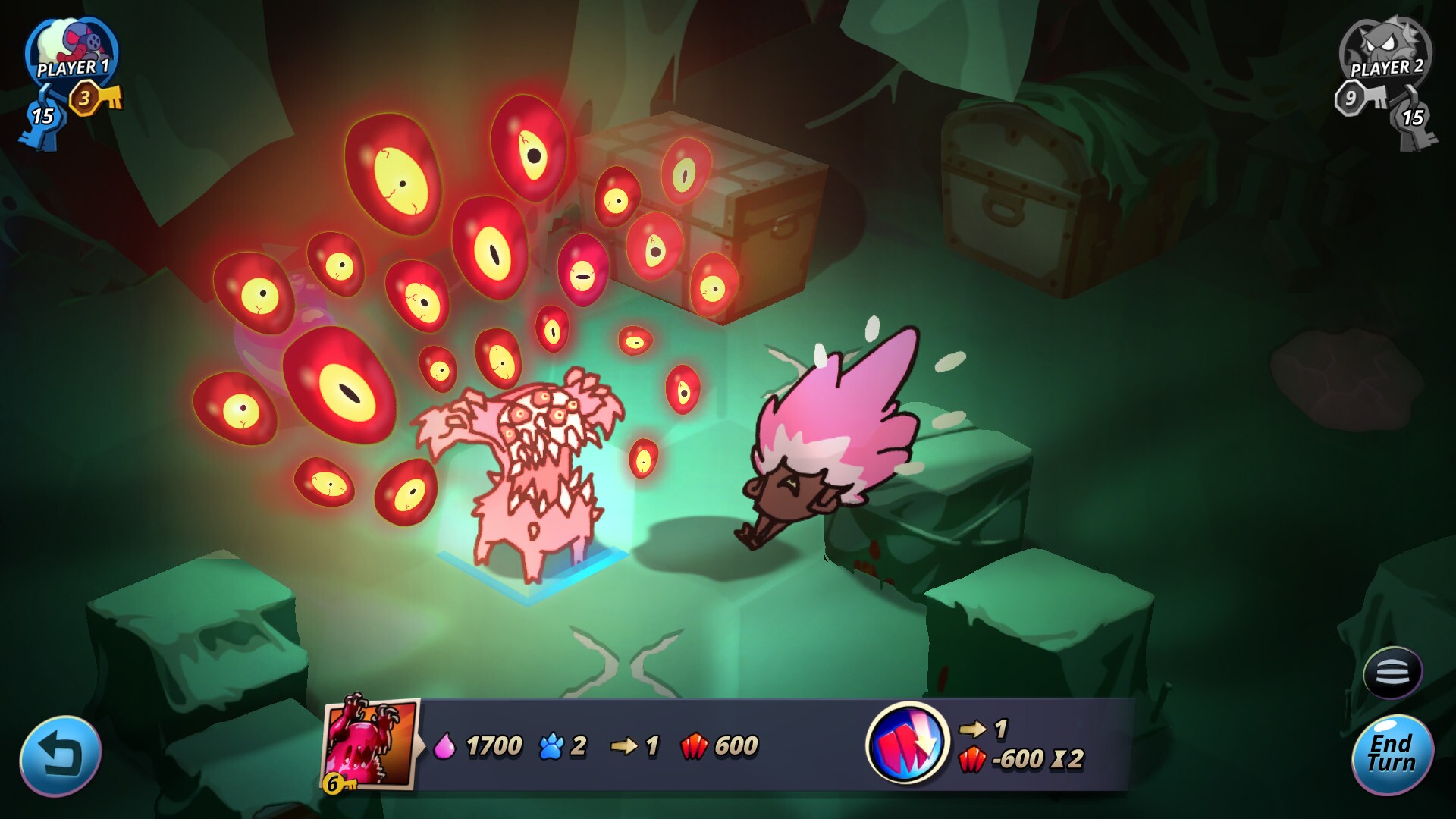Viewport: 1456px width, 819px height.
Task: Click the blue paw movement stat icon
Action: (552, 747)
